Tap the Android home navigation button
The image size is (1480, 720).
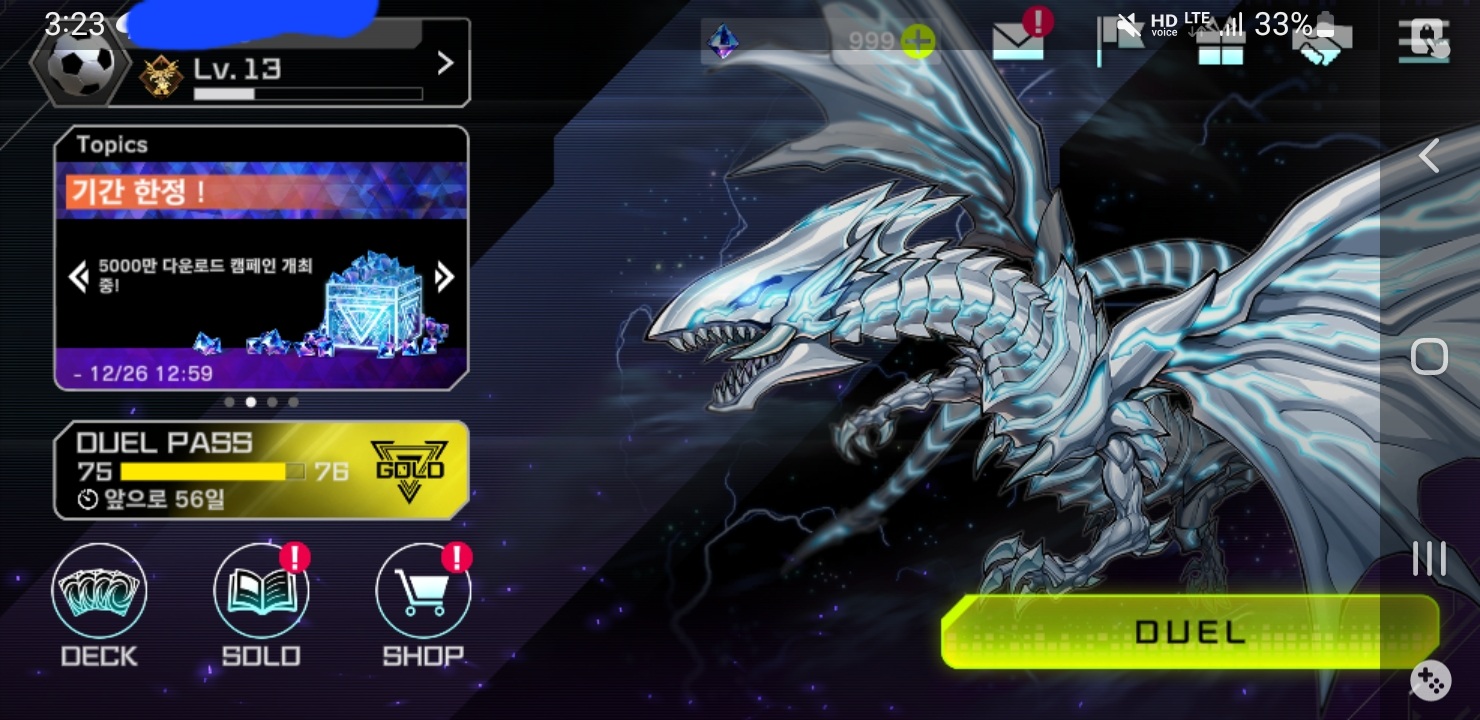click(x=1429, y=356)
